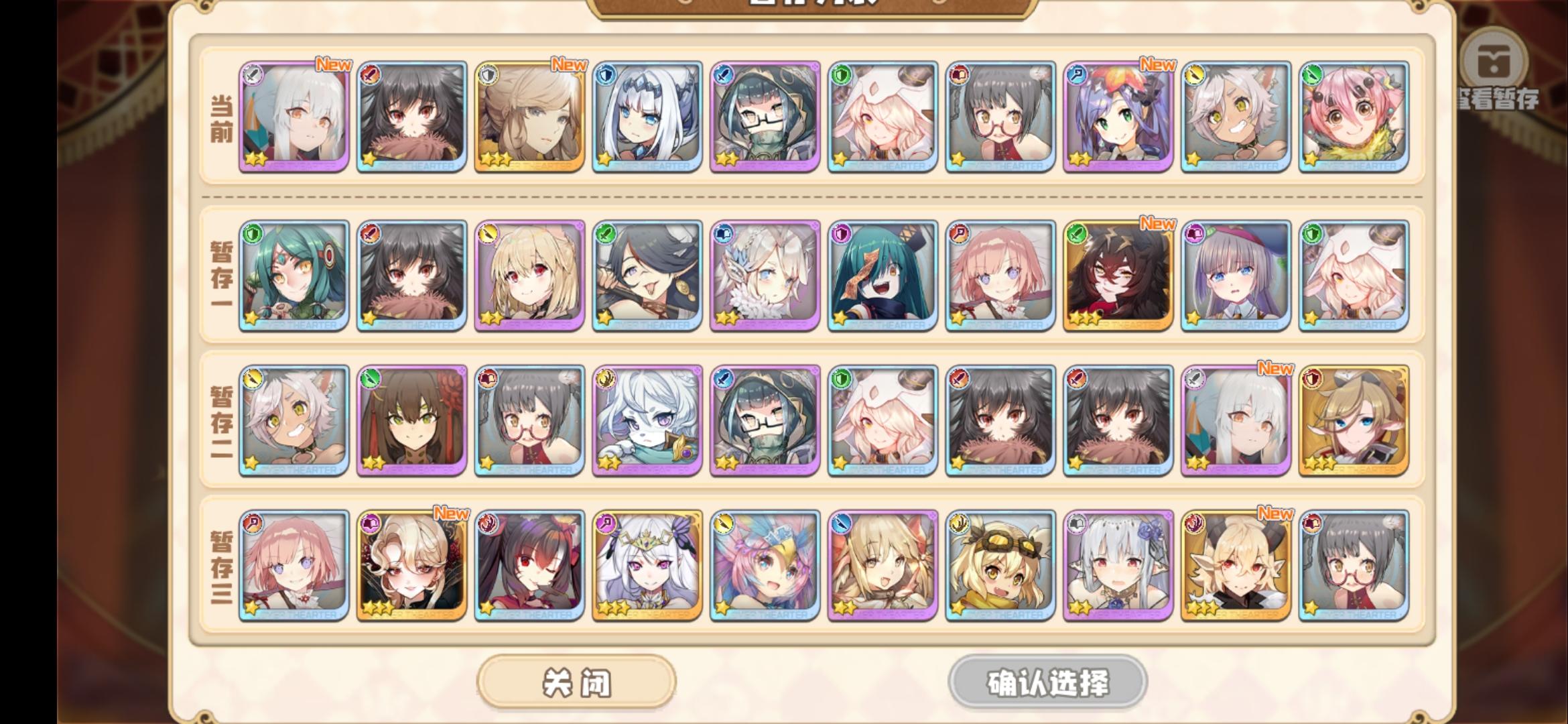
Task: Click the sword element badge on first 当前 portrait
Action: [252, 76]
